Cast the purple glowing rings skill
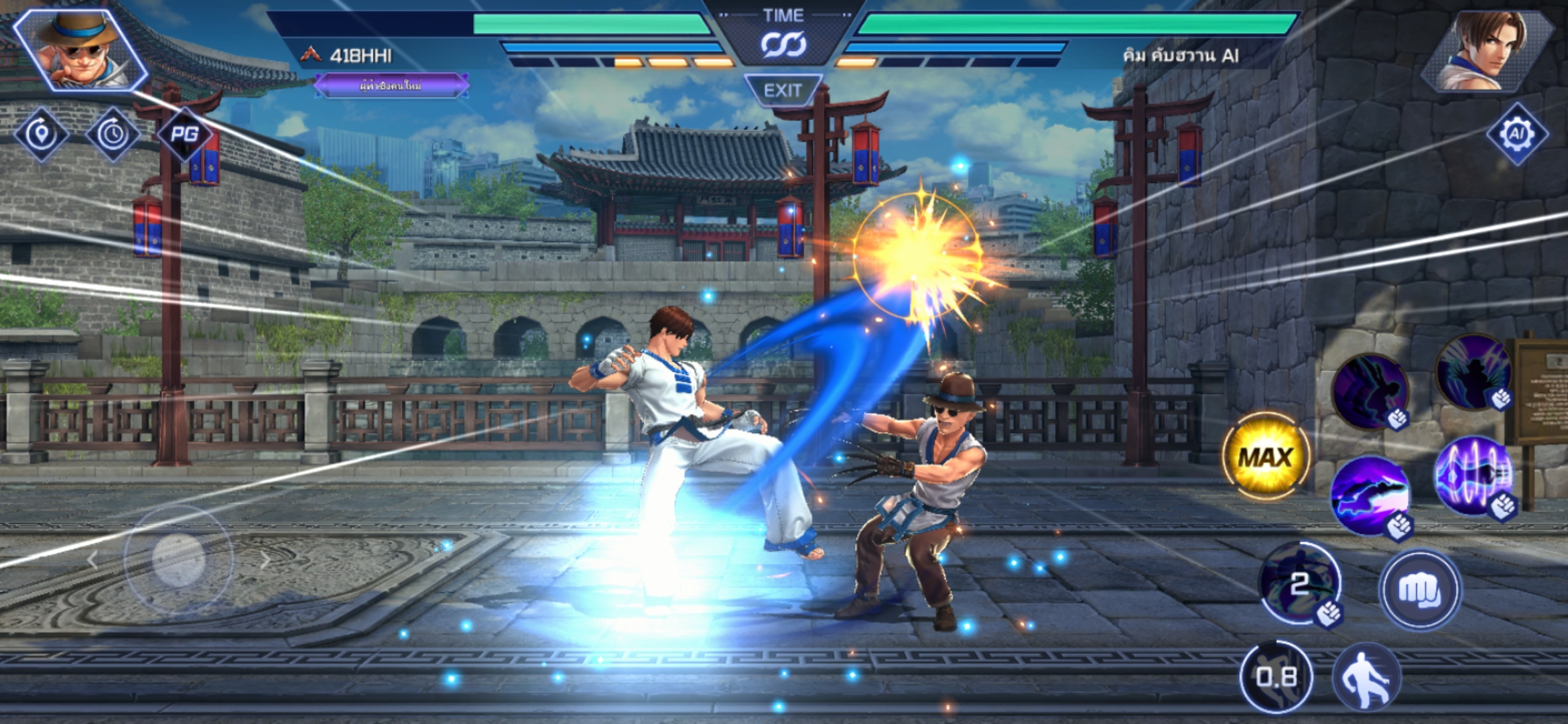The width and height of the screenshot is (1568, 724). (1474, 475)
